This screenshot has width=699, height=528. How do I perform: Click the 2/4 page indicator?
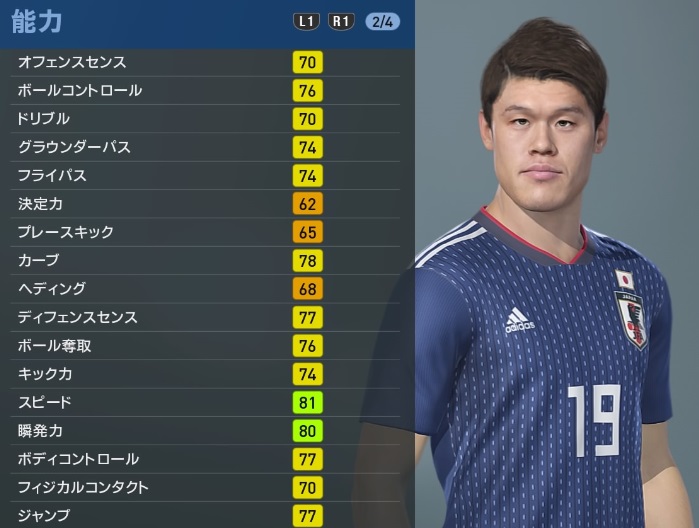pos(382,21)
